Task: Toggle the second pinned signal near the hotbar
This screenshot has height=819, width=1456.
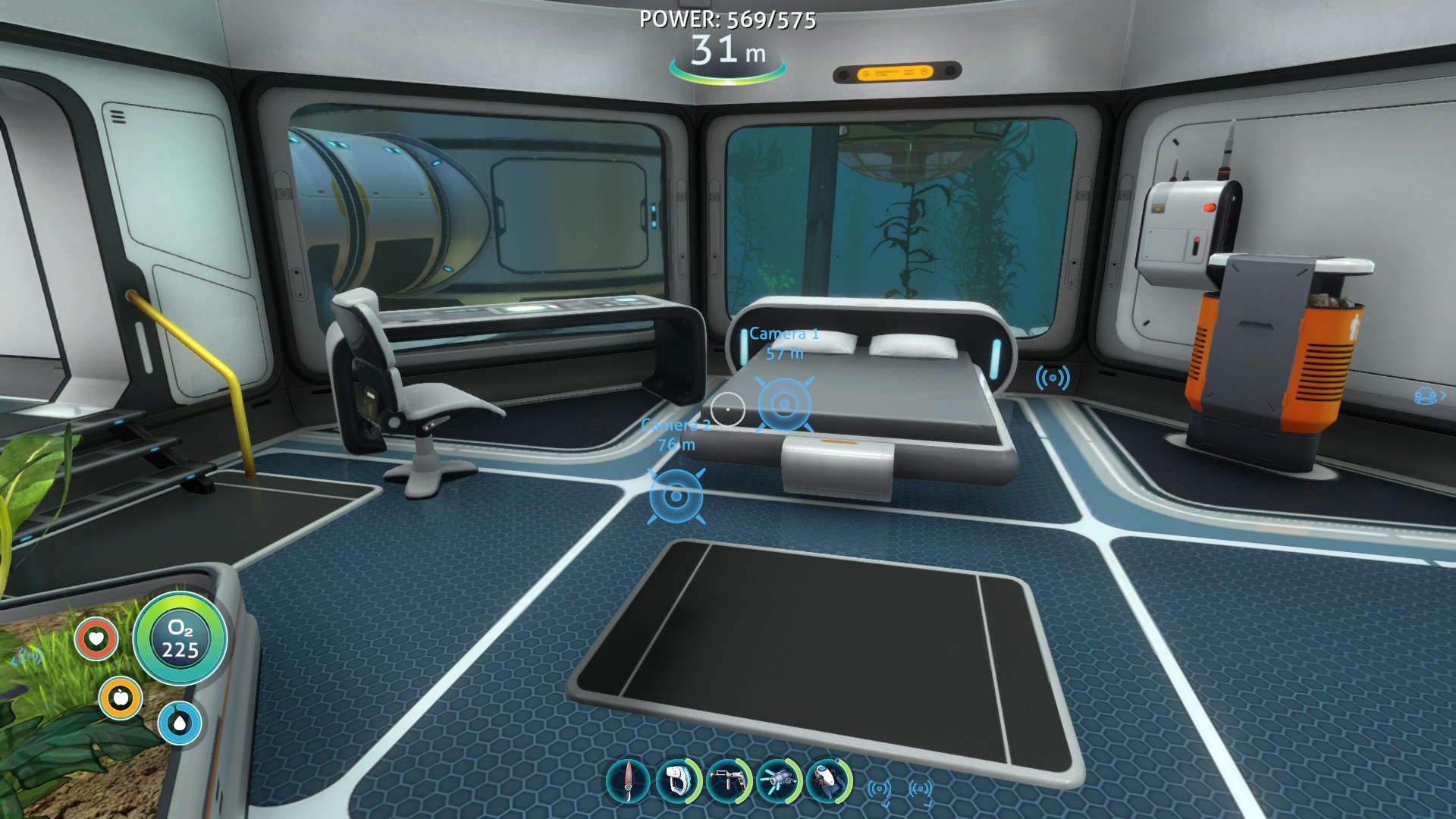Action: 919,789
